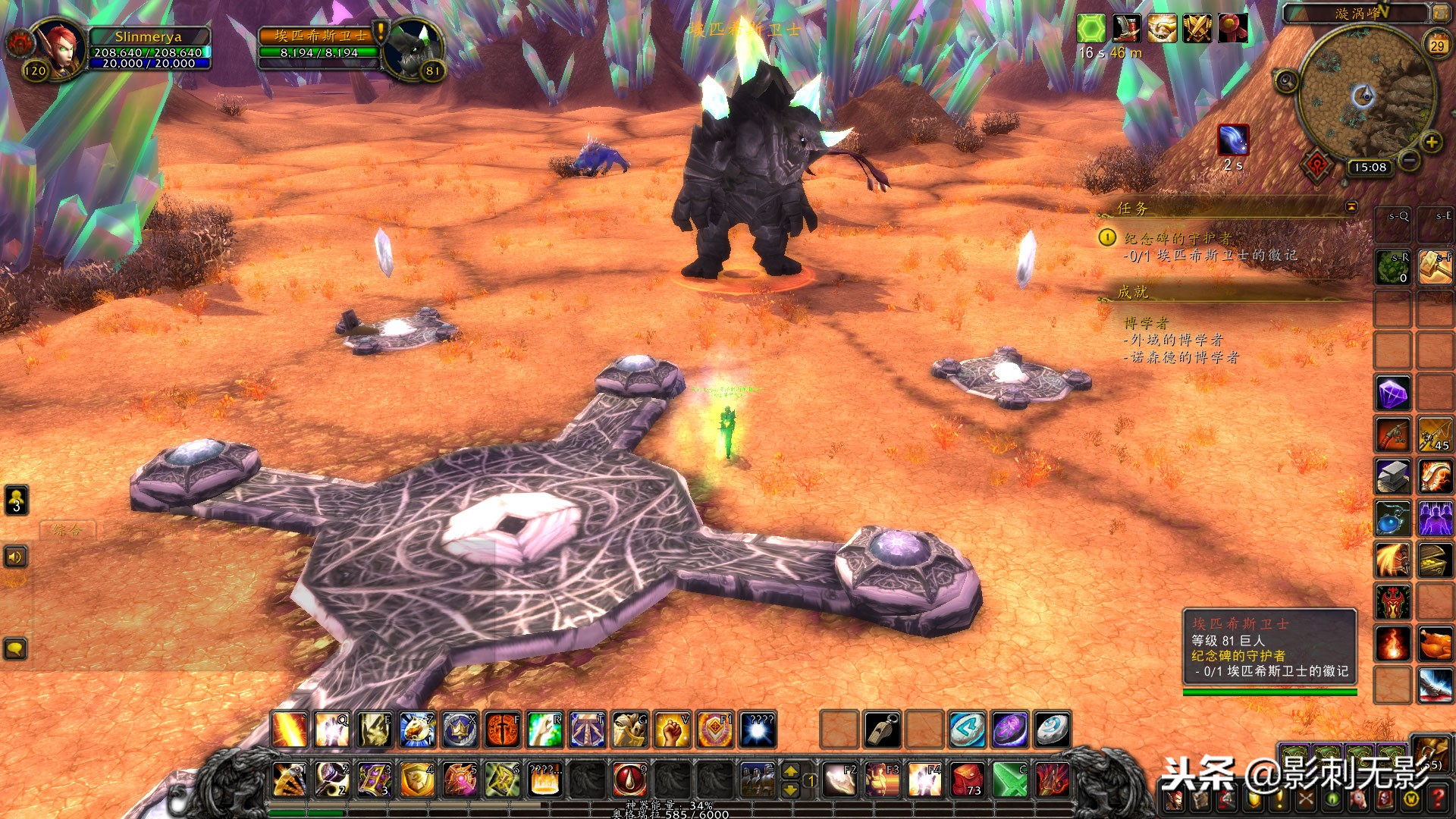Zoom out the minimap with the minus button
This screenshot has height=819, width=1456.
1409,160
